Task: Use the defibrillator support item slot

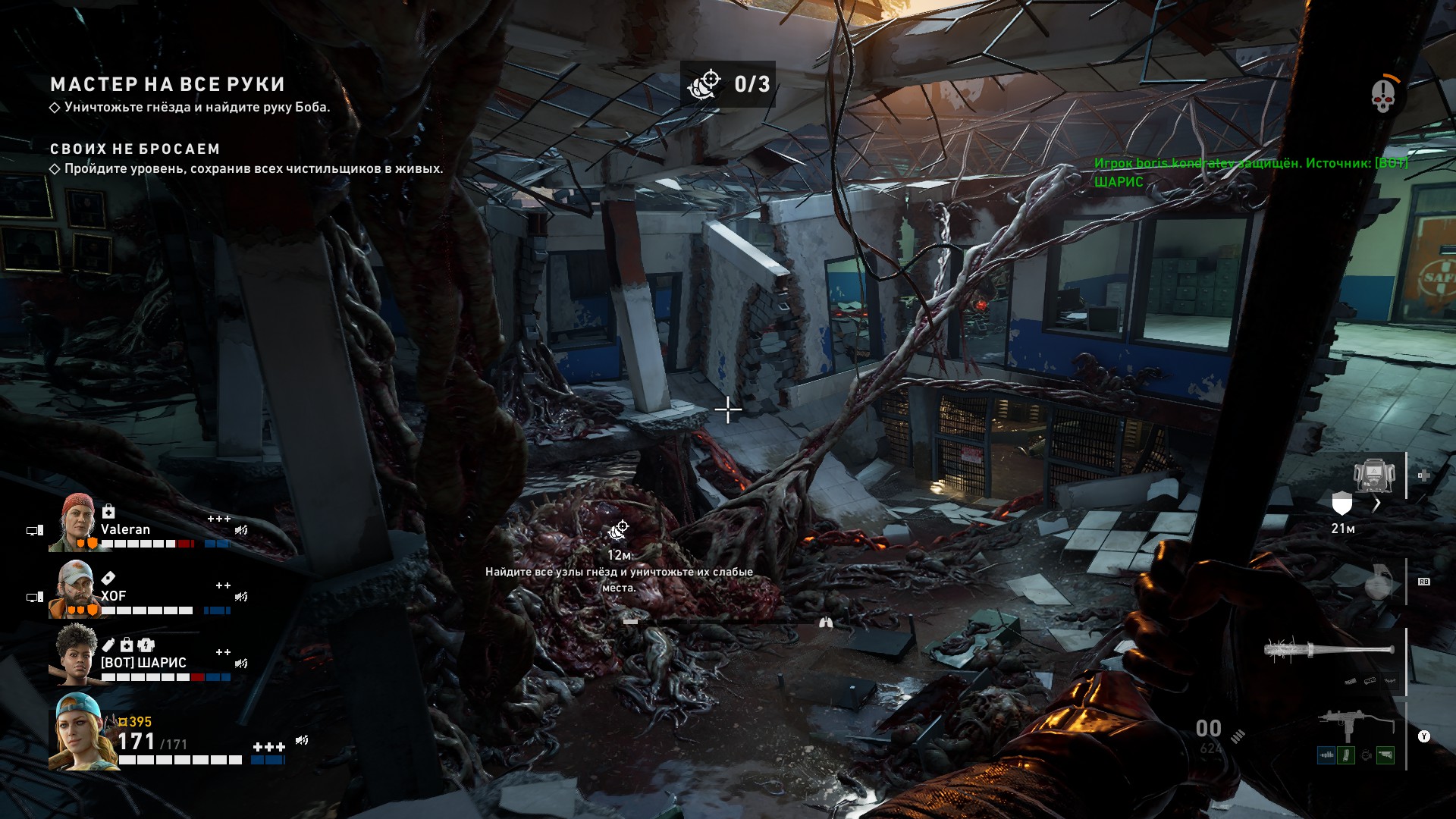Action: [1374, 475]
